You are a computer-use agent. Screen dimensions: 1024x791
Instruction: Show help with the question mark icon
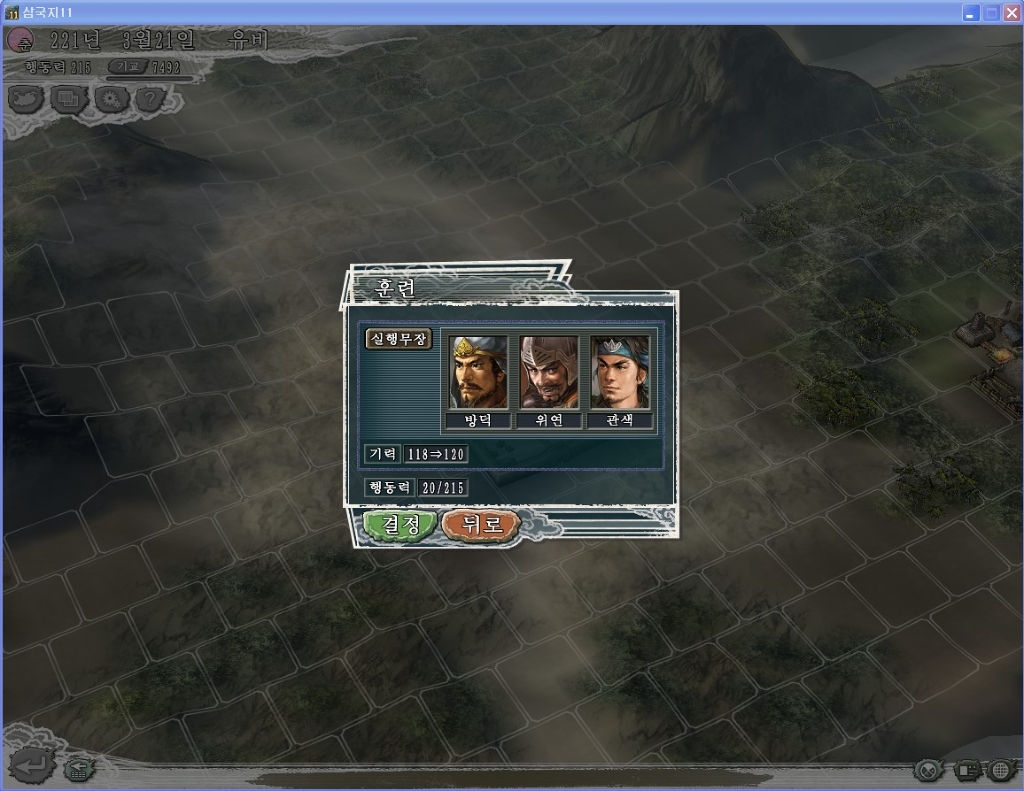click(149, 99)
